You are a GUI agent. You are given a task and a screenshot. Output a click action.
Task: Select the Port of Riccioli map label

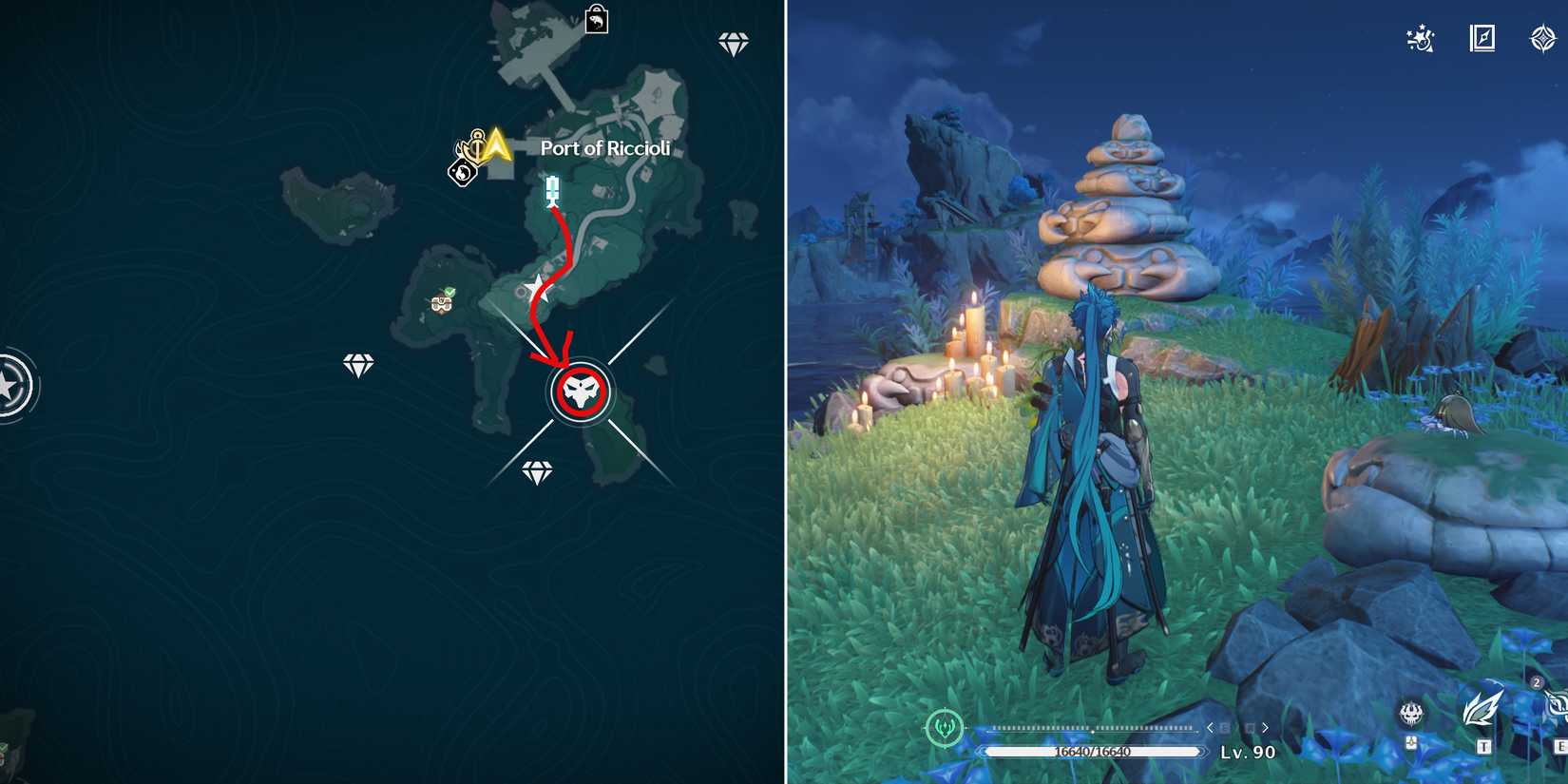point(605,147)
